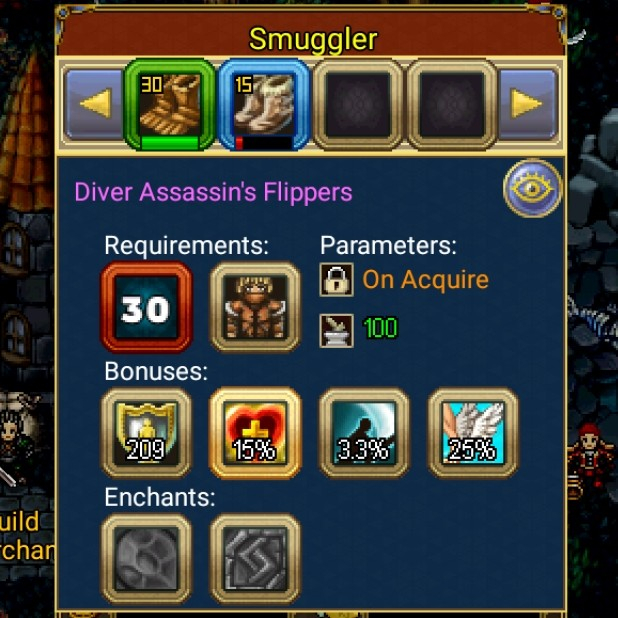Select the level 30 green flippers slot

coord(170,104)
